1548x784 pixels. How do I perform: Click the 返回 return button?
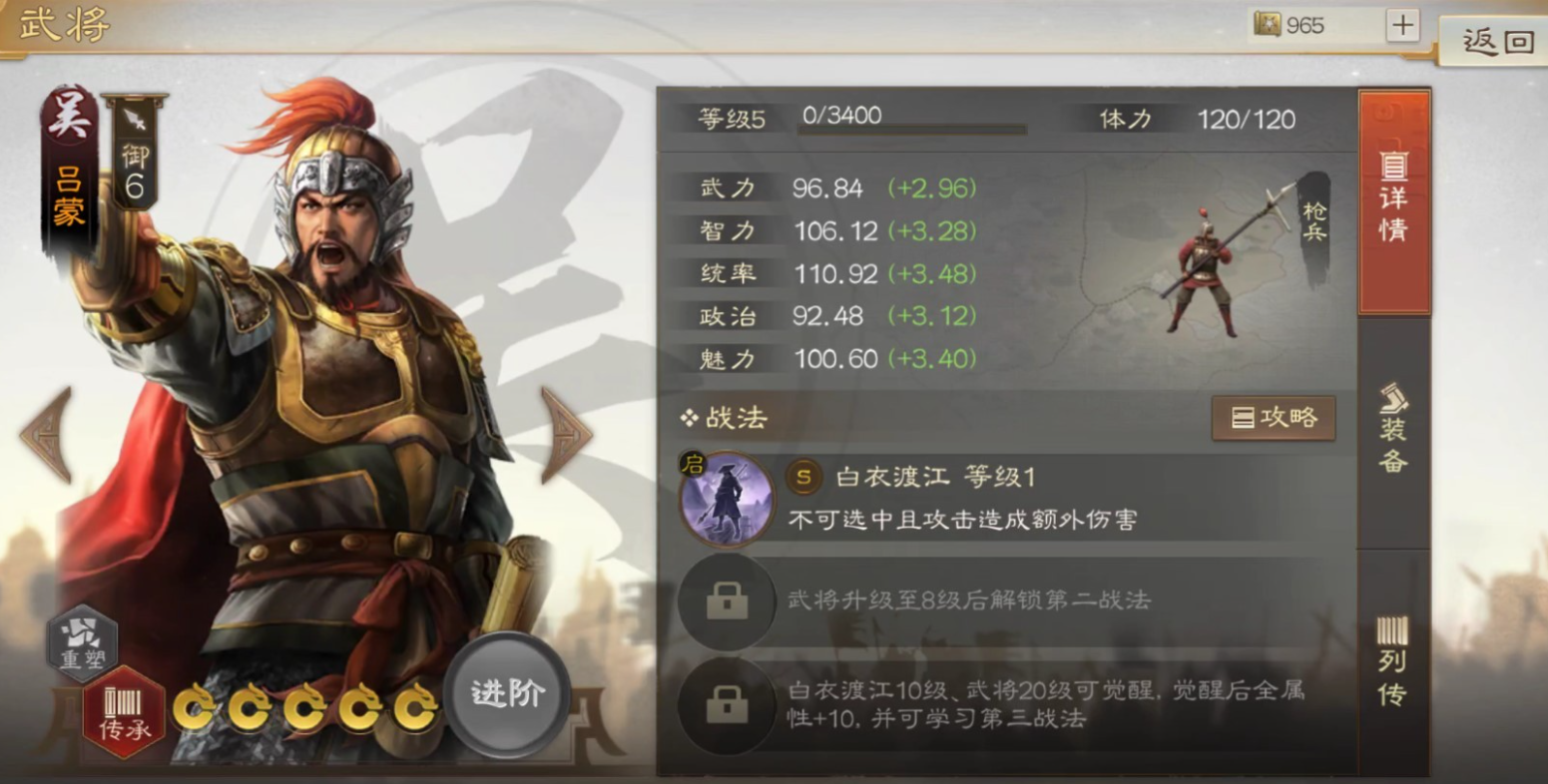pyautogui.click(x=1496, y=42)
